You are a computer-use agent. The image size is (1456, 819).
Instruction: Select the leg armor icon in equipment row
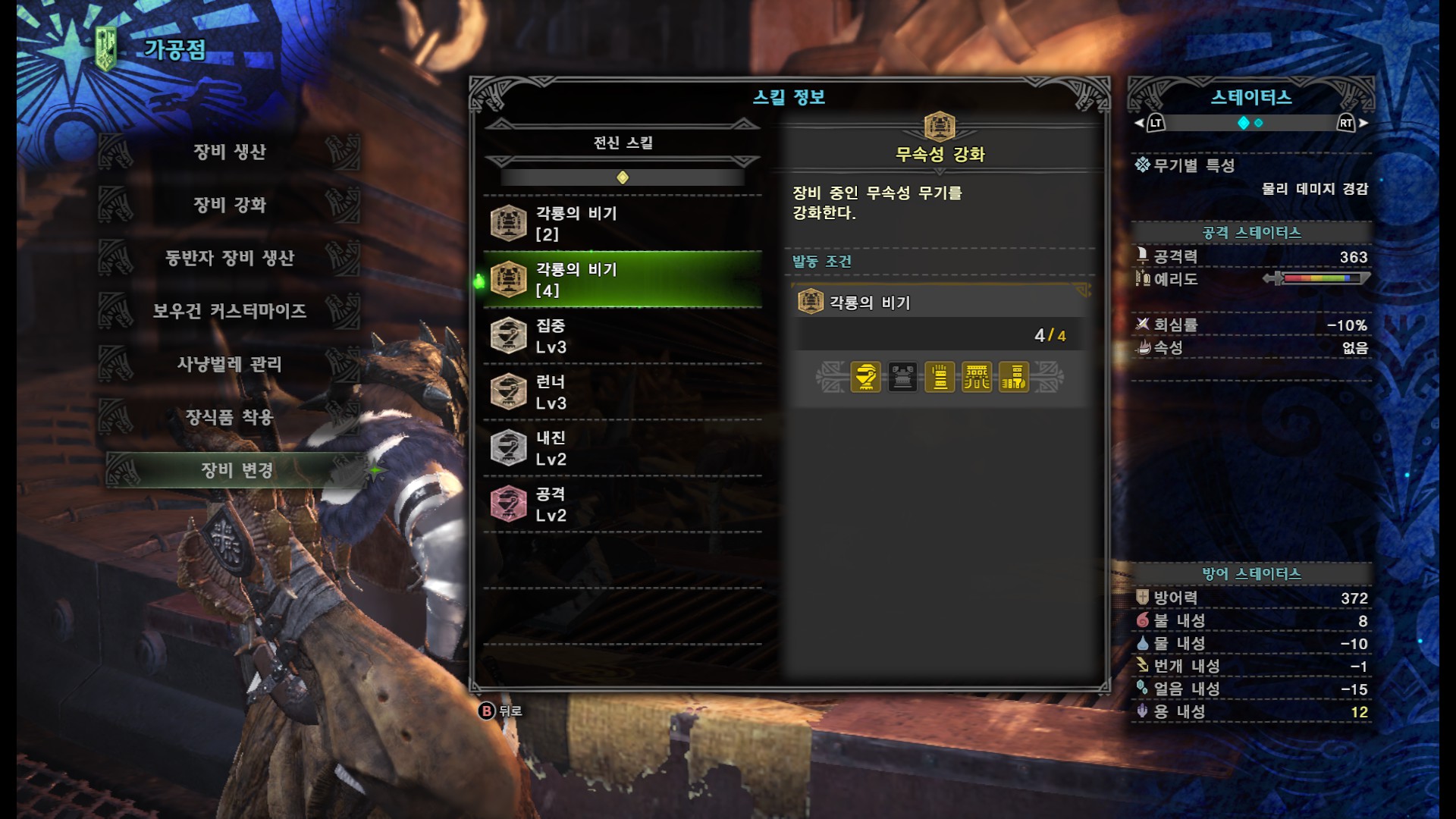tap(1013, 376)
